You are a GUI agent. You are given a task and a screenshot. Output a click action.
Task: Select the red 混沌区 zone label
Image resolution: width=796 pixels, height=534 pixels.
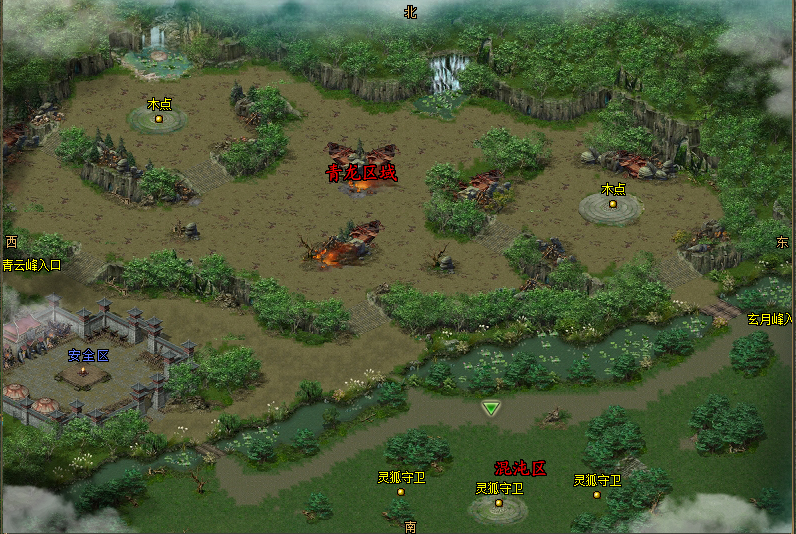click(520, 468)
